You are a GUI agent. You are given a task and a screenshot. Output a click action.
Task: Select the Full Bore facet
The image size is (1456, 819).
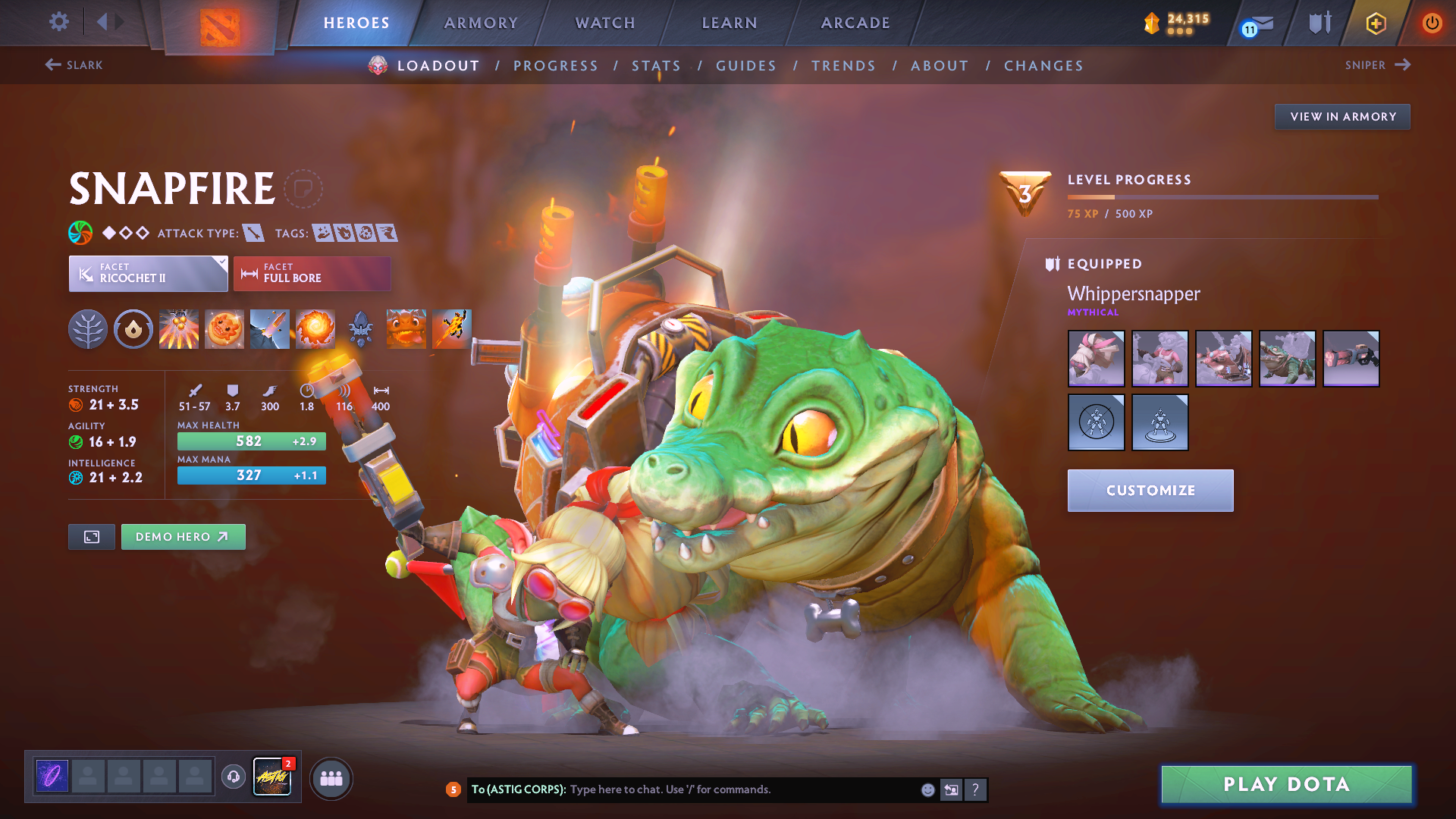click(x=312, y=273)
